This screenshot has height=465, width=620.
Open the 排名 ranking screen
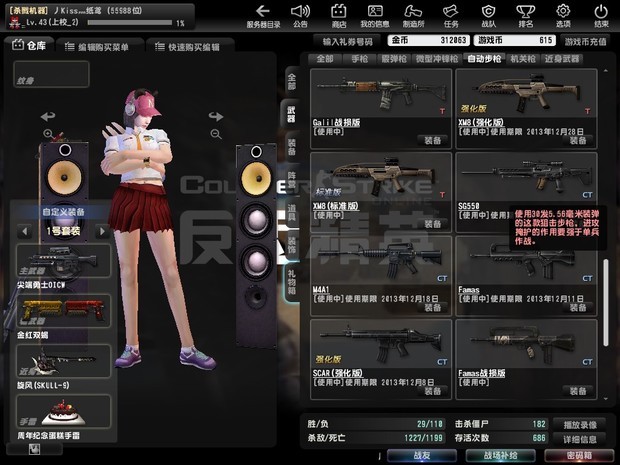526,14
